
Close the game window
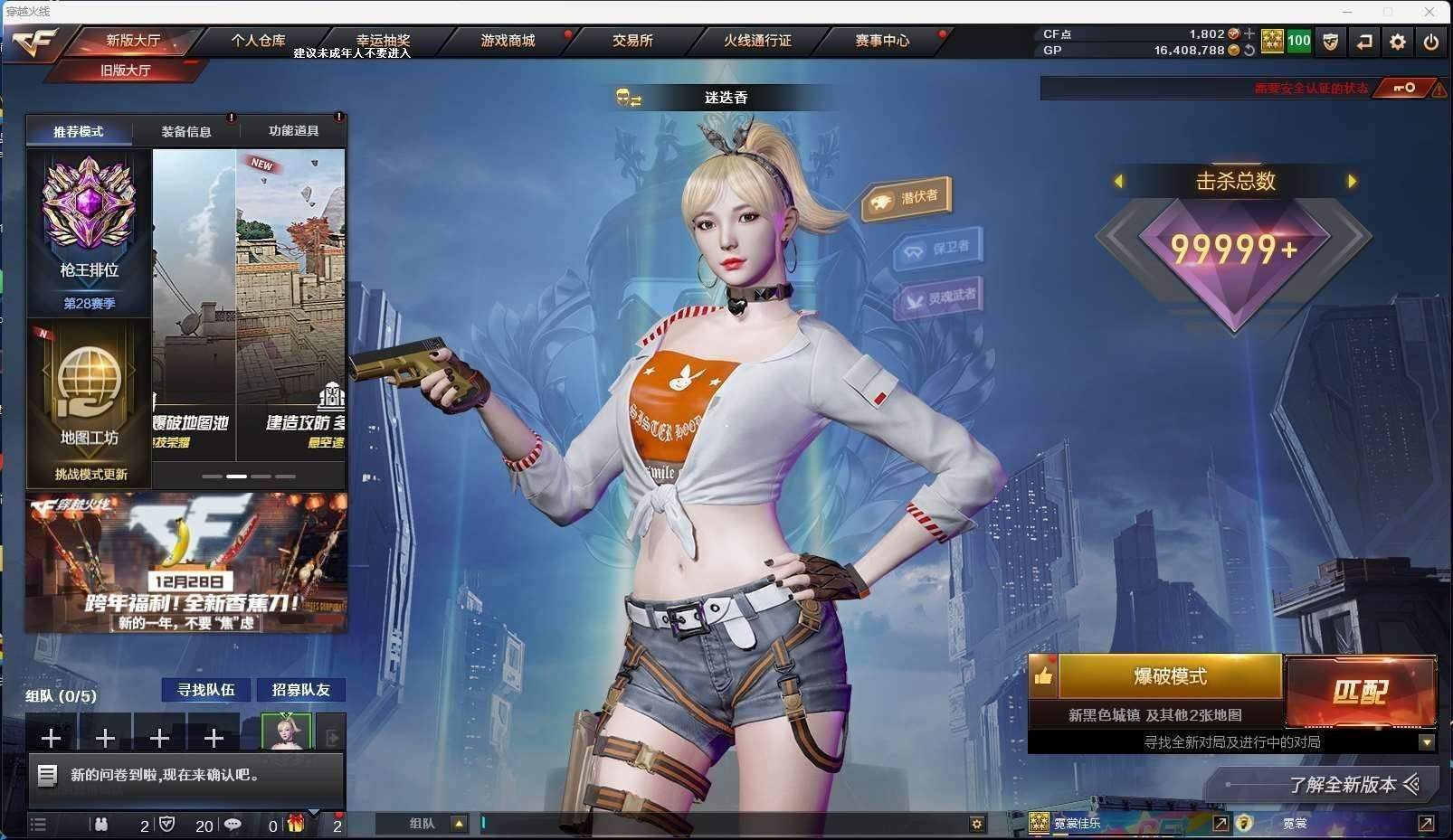(1429, 12)
